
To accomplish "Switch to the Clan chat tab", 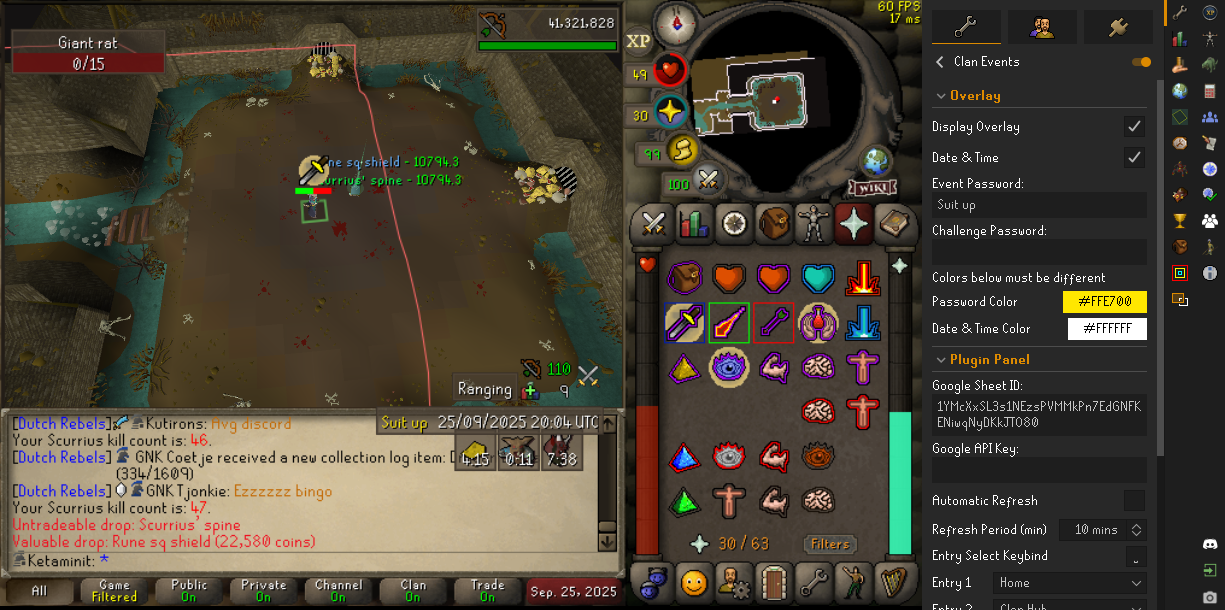I will pos(413,591).
